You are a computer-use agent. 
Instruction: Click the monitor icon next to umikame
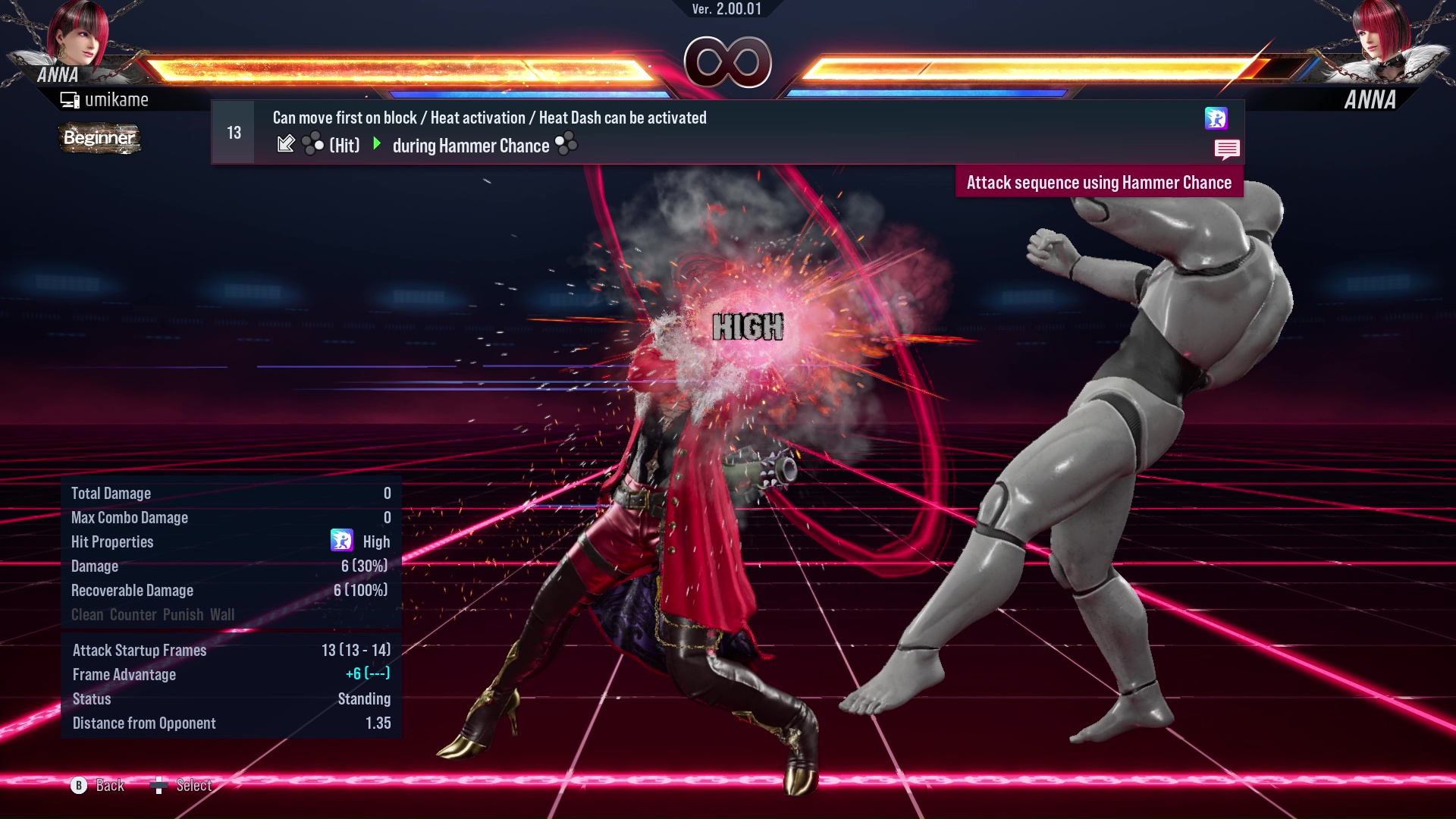70,99
